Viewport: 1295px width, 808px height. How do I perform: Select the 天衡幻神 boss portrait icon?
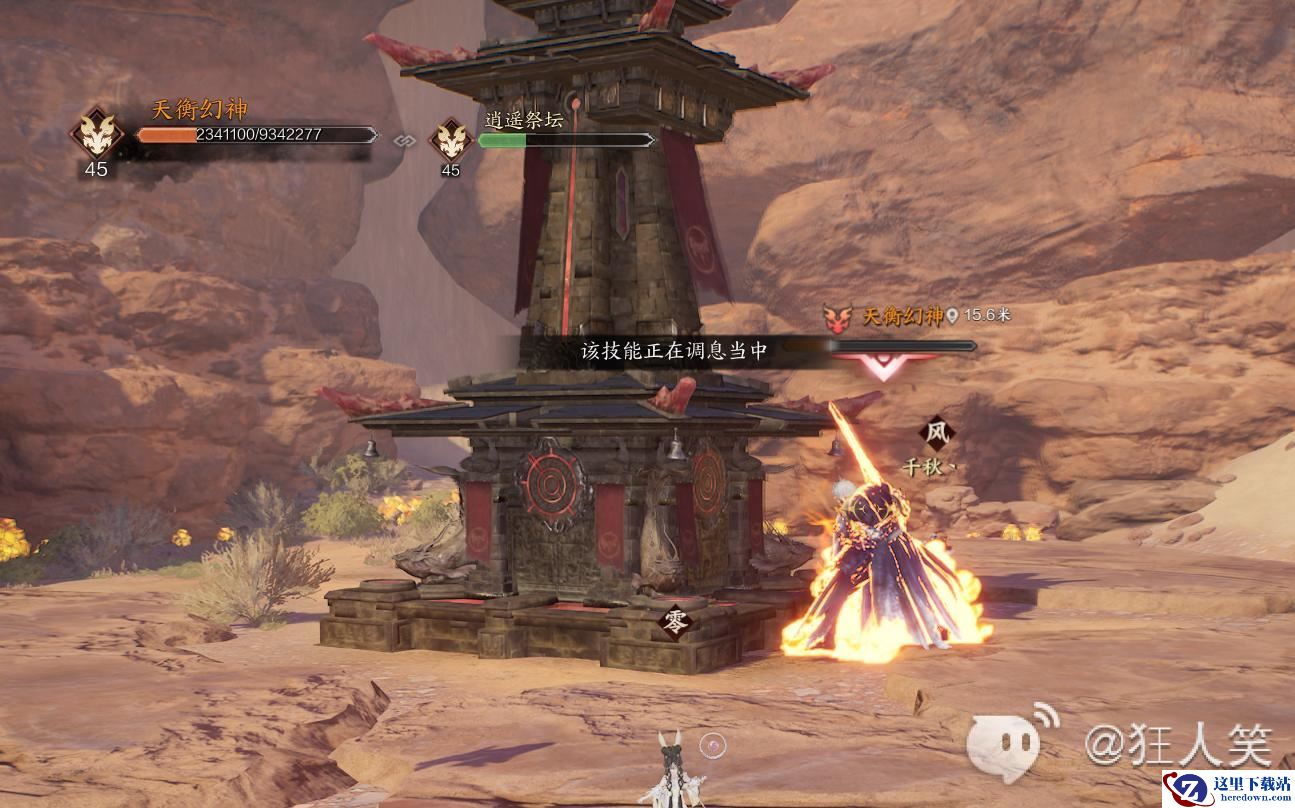[x=96, y=133]
